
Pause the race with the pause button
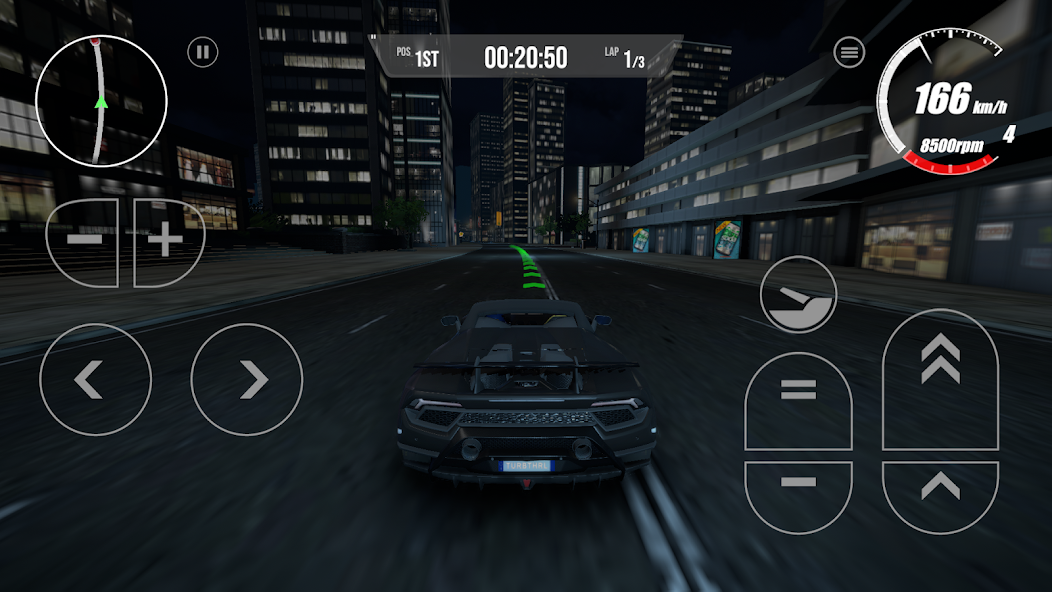(203, 52)
